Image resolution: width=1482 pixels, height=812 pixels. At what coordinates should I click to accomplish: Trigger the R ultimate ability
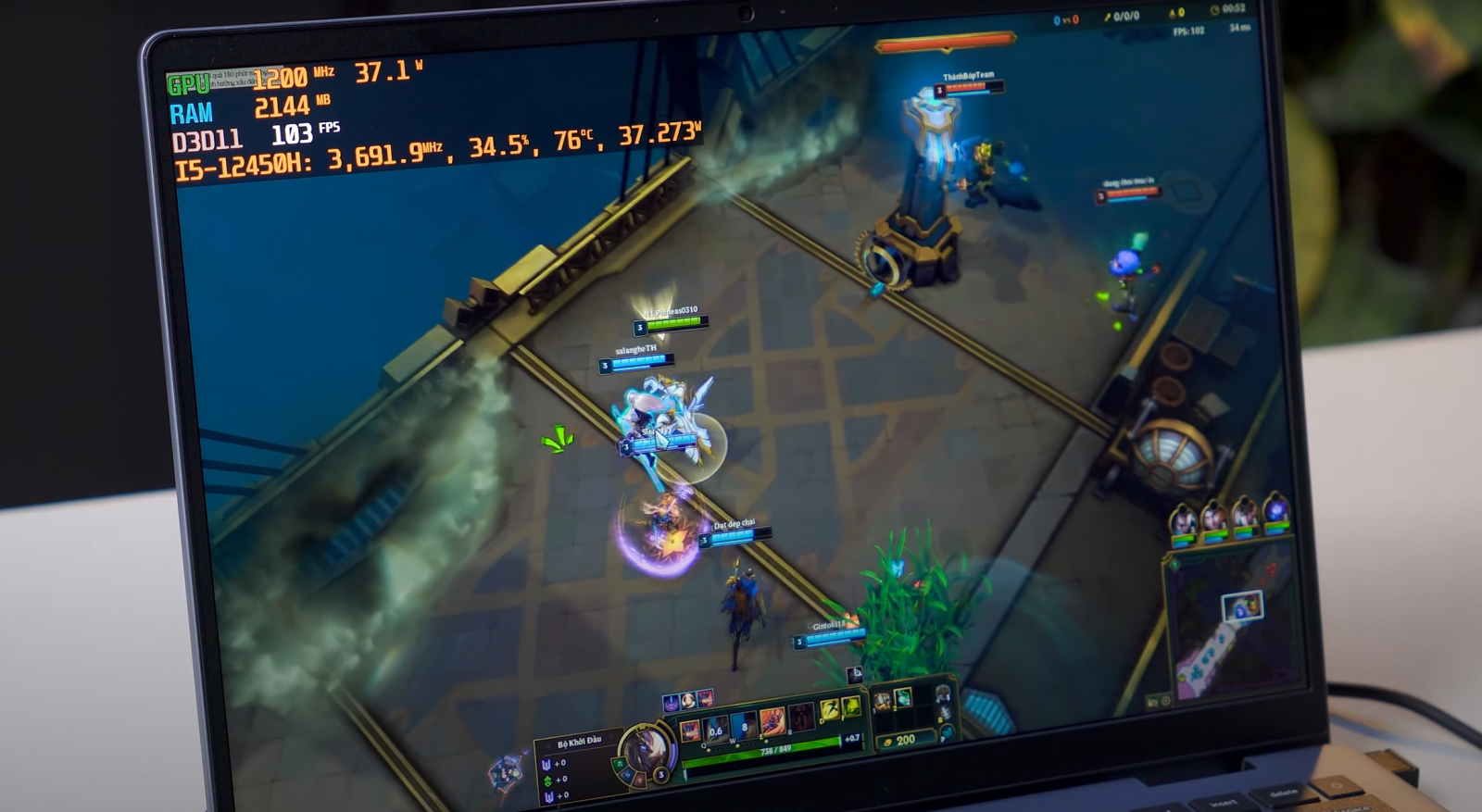[799, 716]
